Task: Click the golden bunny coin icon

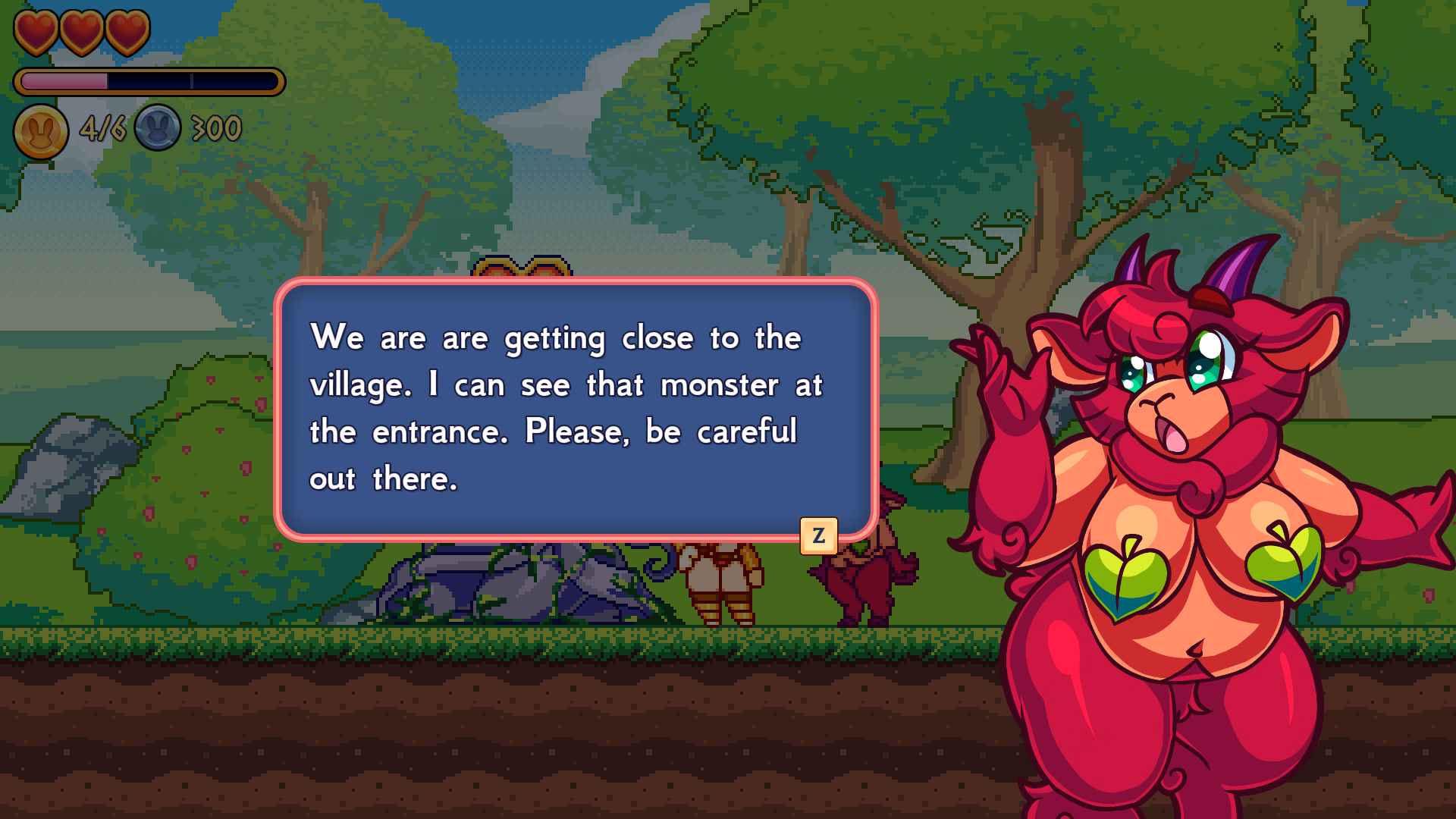Action: 41,131
